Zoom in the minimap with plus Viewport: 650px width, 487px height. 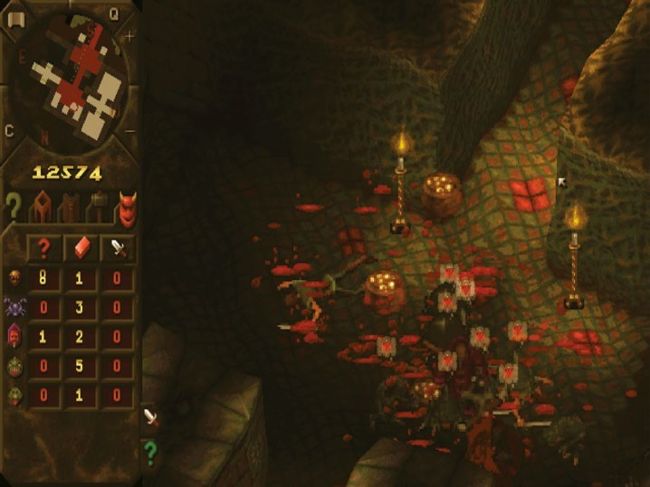pyautogui.click(x=129, y=37)
